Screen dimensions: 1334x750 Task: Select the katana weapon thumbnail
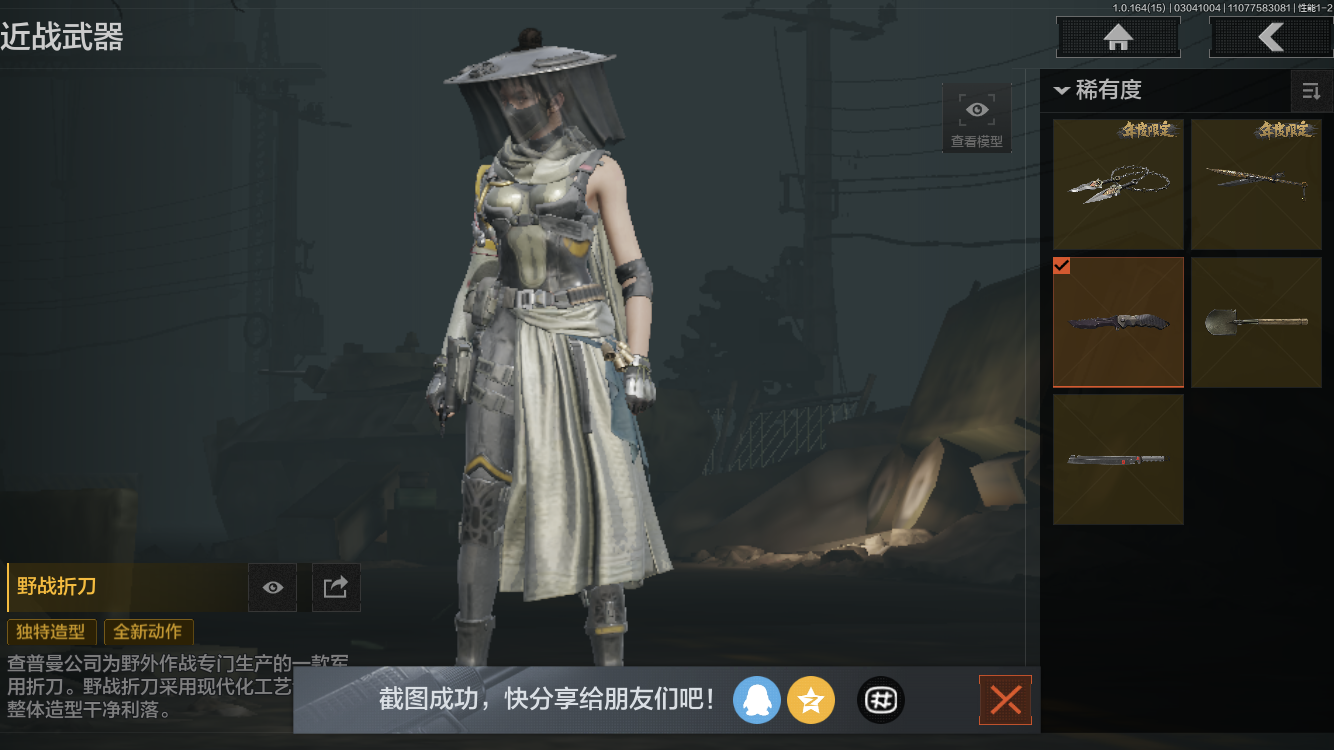point(1118,459)
